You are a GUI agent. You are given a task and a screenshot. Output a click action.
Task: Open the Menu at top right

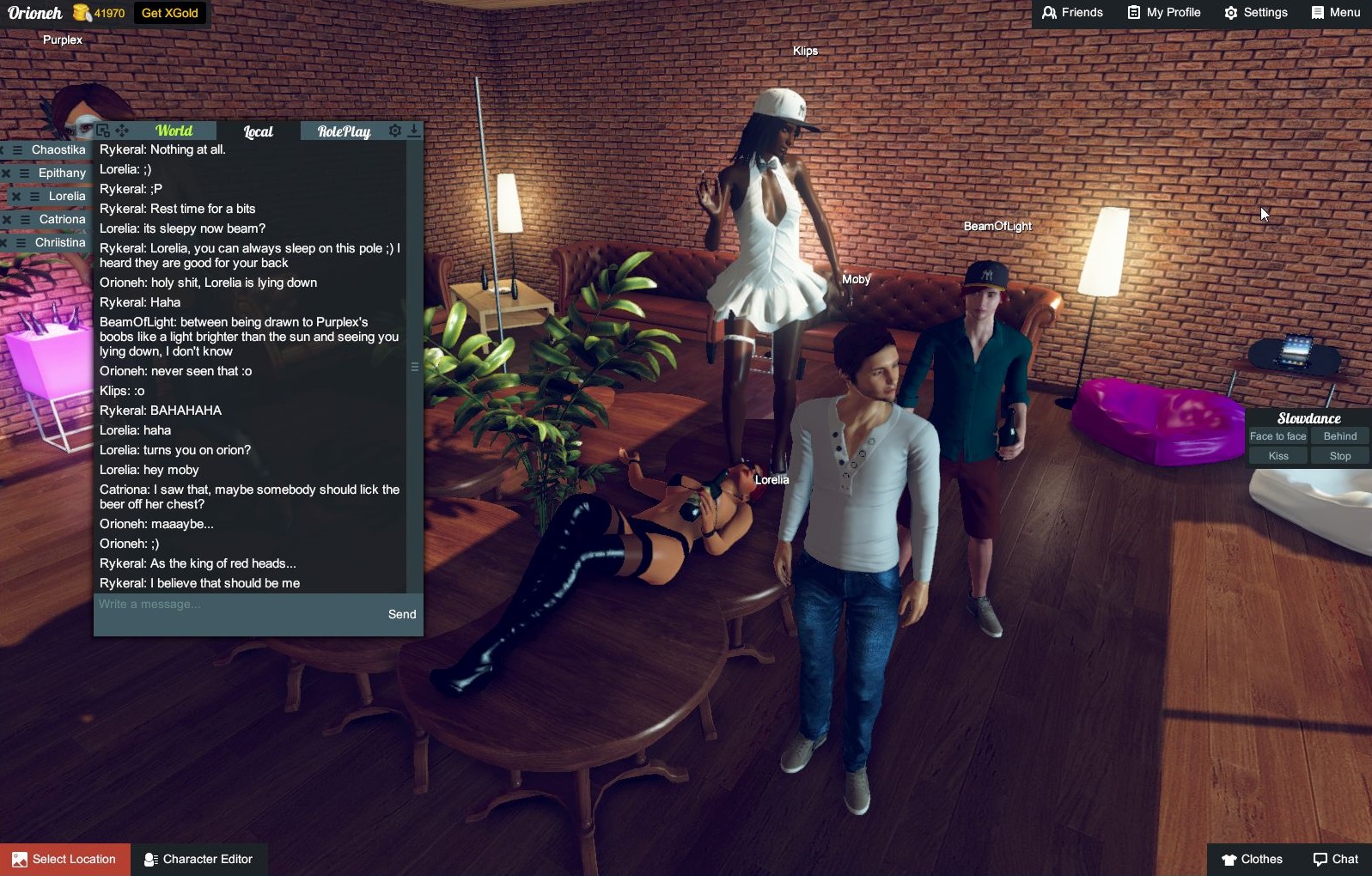(x=1335, y=13)
